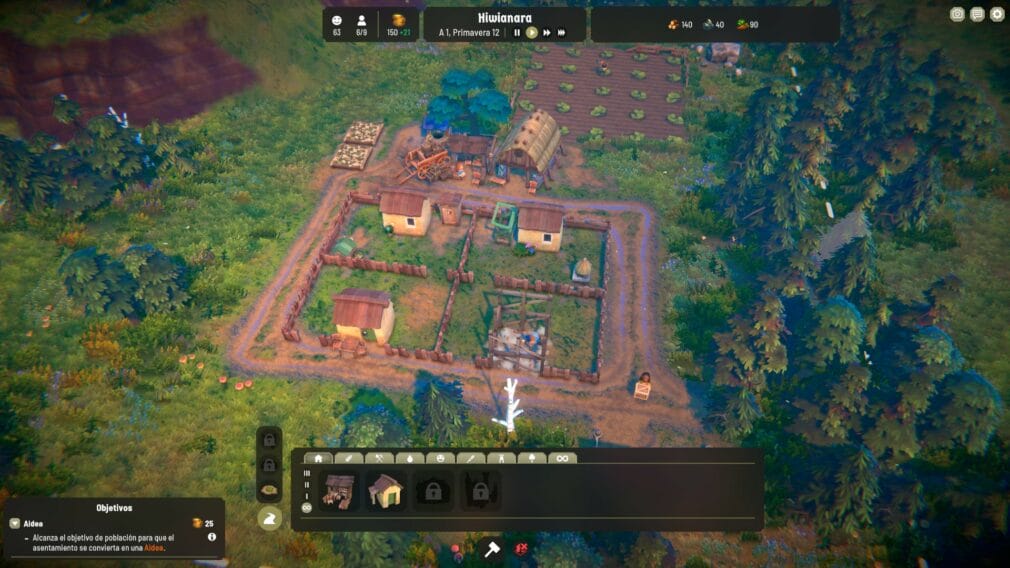Show info for the Aldea objective
This screenshot has height=568, width=1010.
(212, 537)
